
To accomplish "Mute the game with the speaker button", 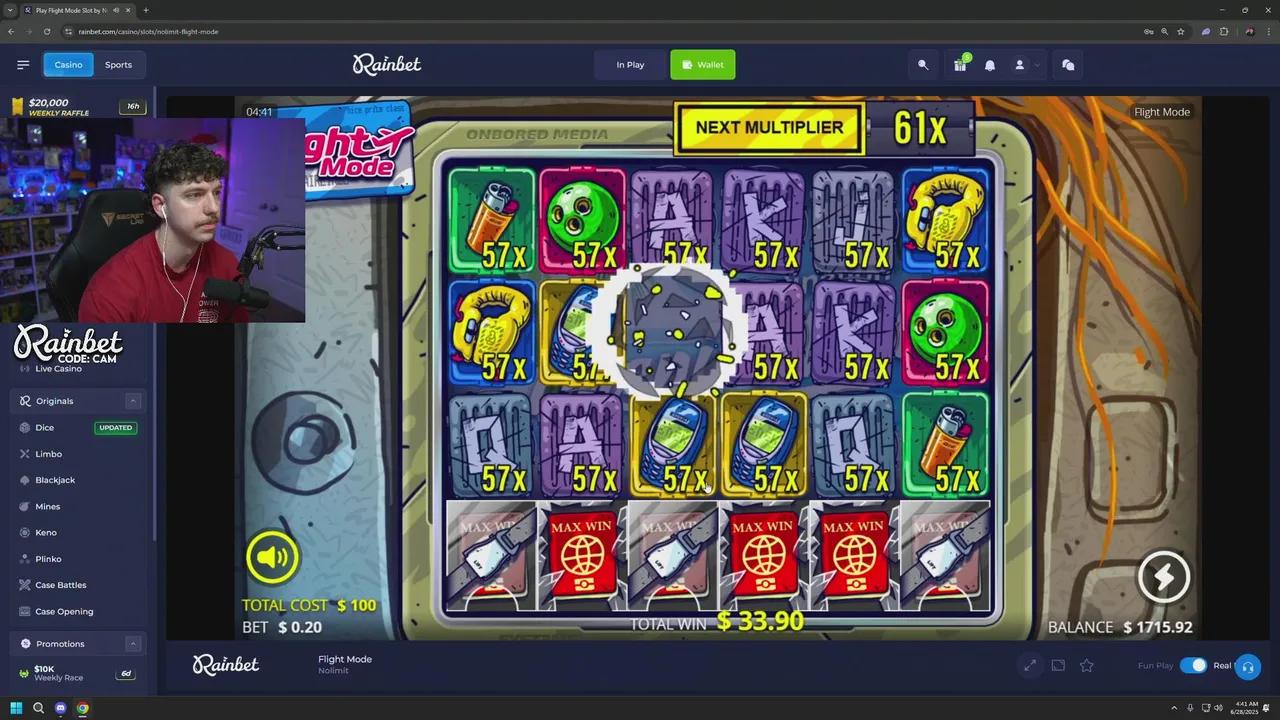I will pos(272,557).
